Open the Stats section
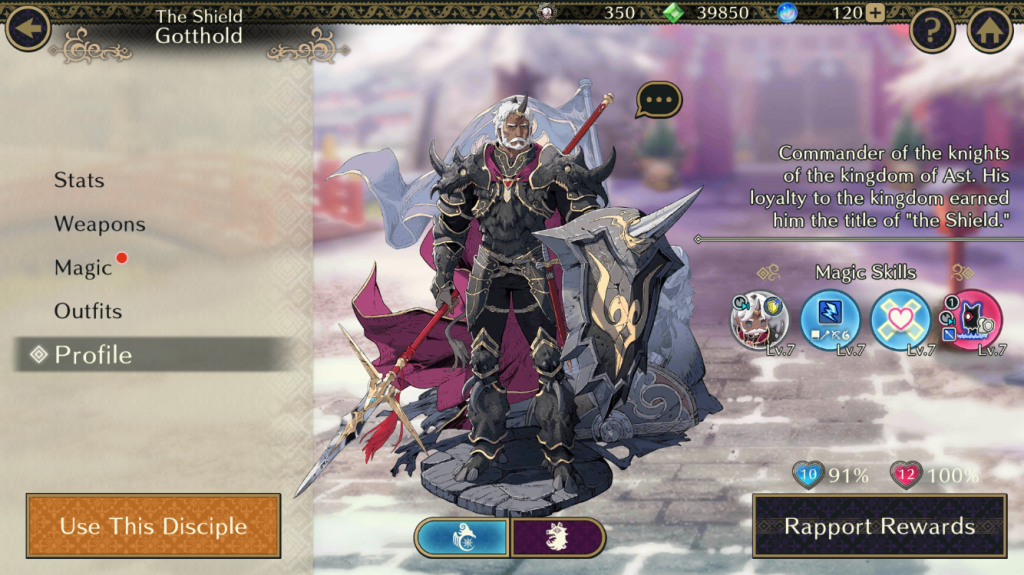This screenshot has height=575, width=1024. pos(79,180)
